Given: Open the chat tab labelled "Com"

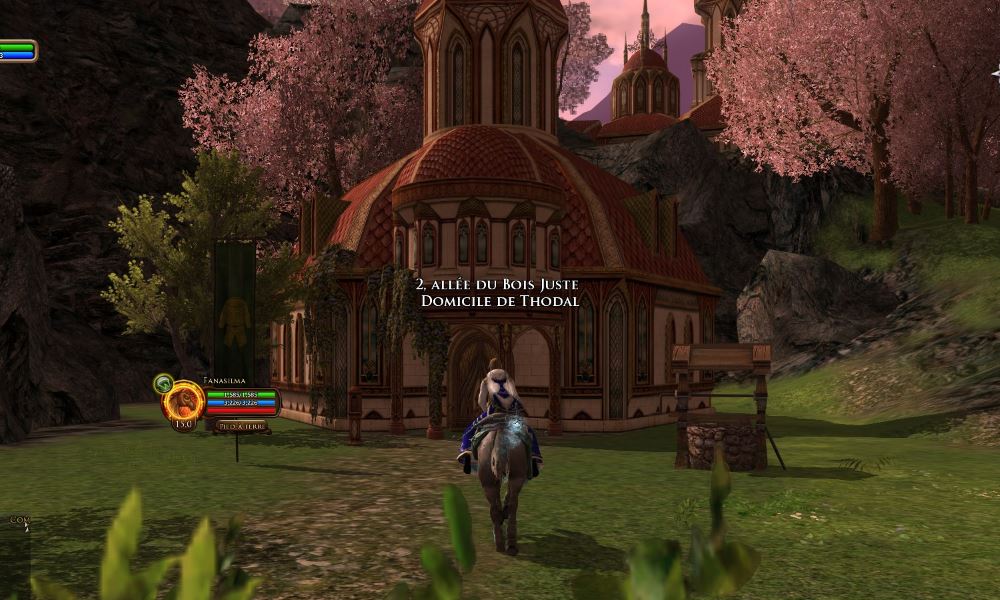Looking at the screenshot, I should pos(17,520).
